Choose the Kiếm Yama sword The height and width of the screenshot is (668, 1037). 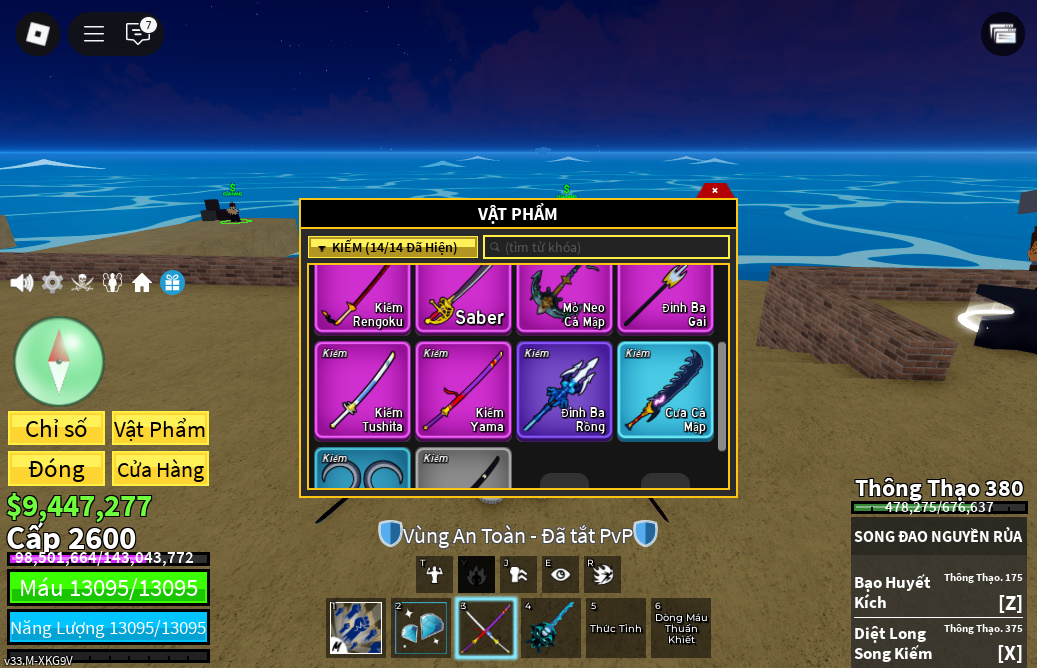463,390
